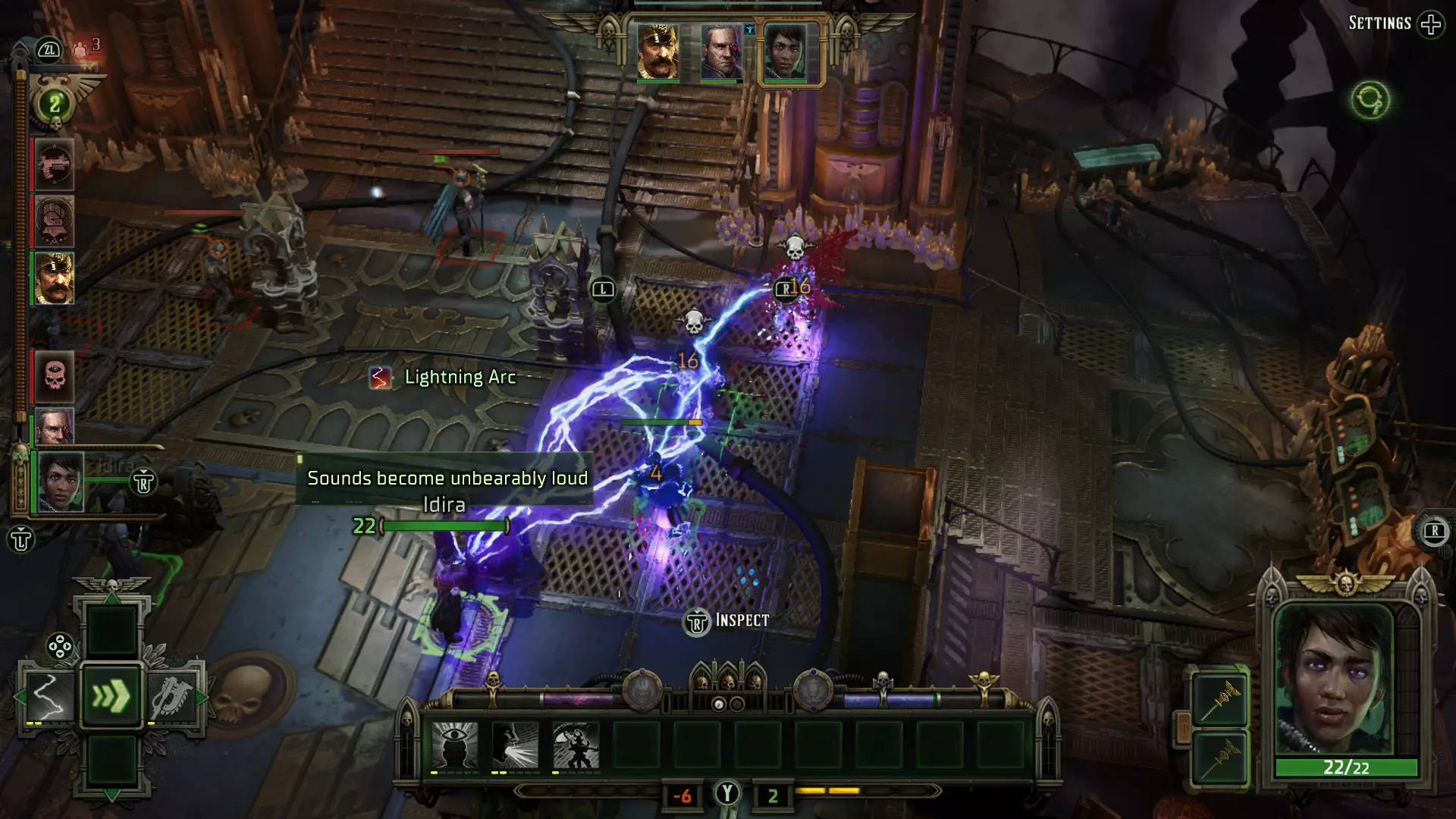1456x819 pixels.
Task: Toggle the weapon set switch tab
Action: [1181, 730]
